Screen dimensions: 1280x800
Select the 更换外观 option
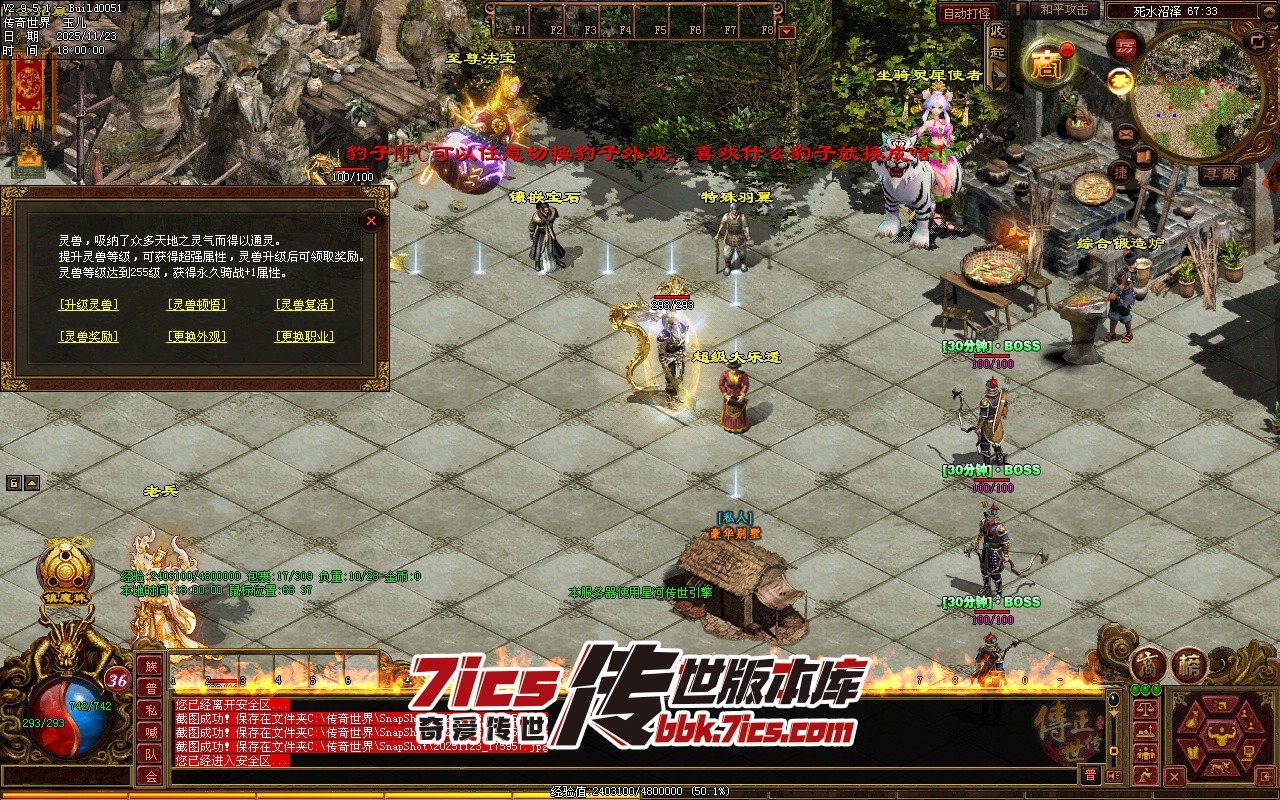point(196,337)
